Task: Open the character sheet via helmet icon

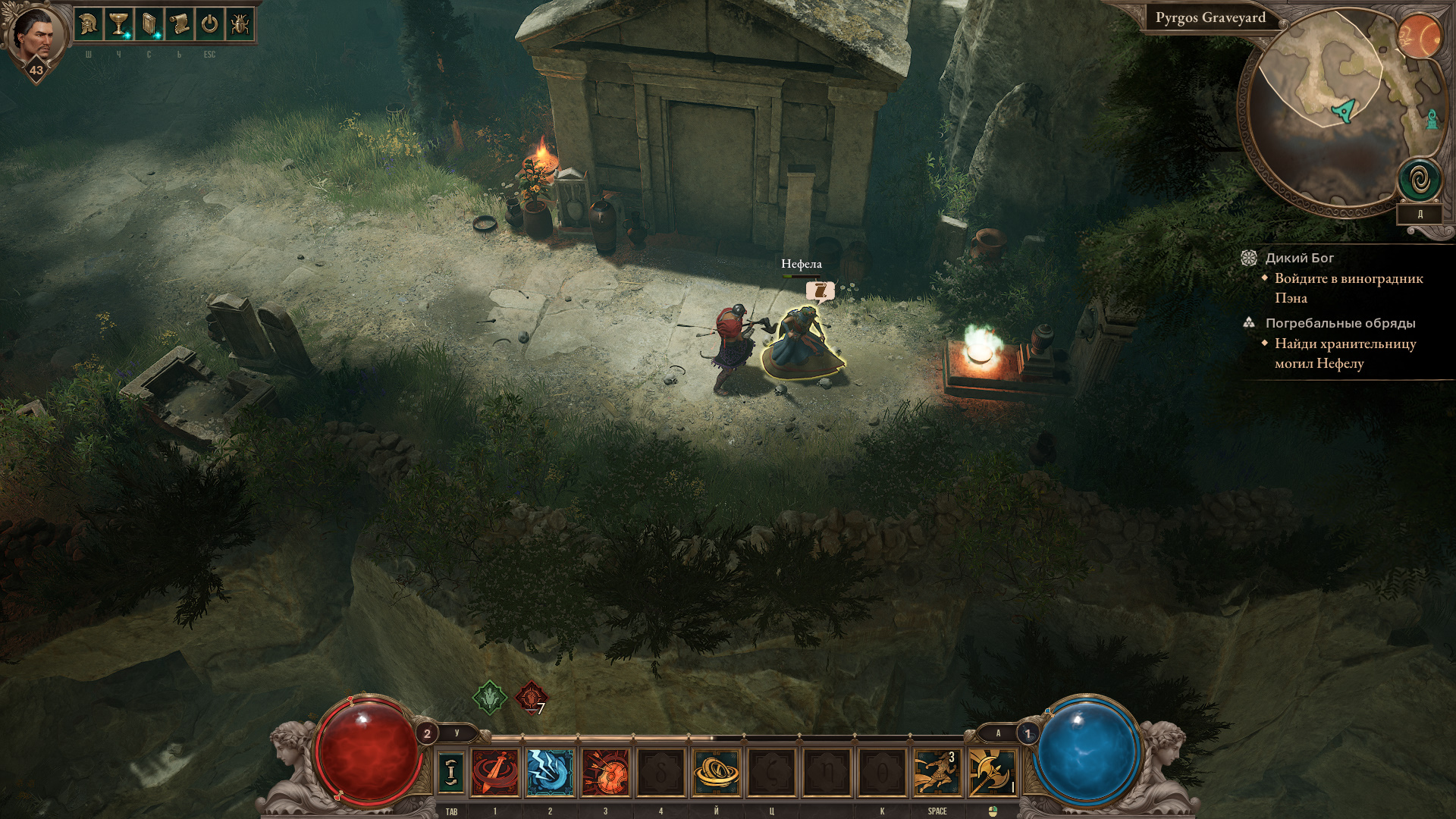Action: [x=89, y=24]
